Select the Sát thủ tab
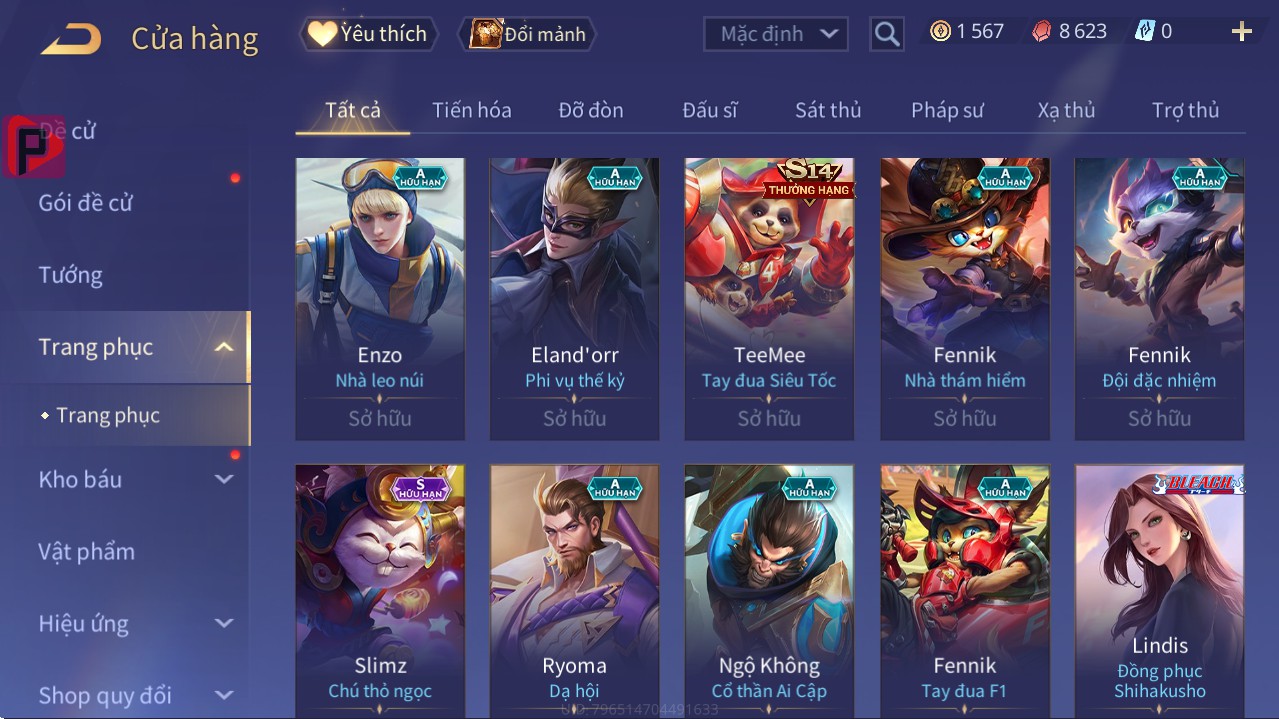 click(x=828, y=110)
